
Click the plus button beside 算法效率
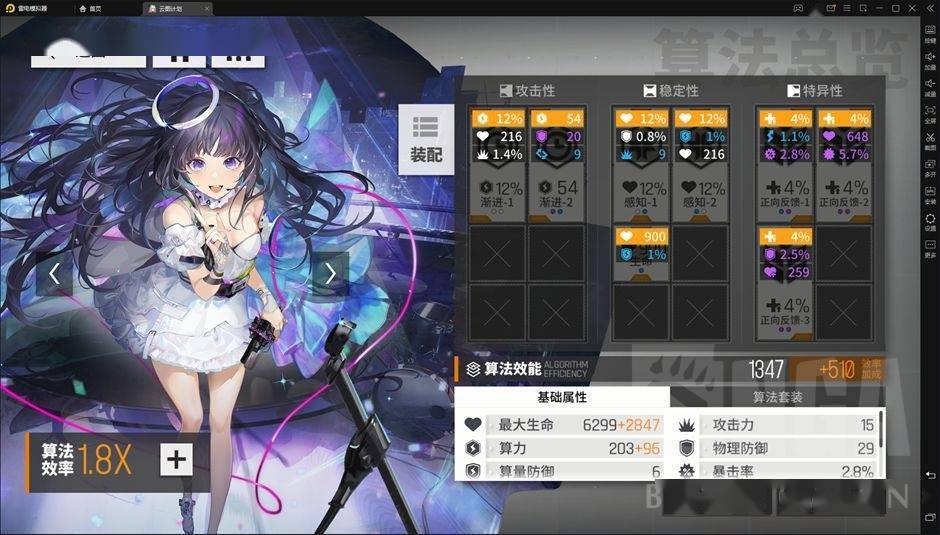tap(176, 459)
